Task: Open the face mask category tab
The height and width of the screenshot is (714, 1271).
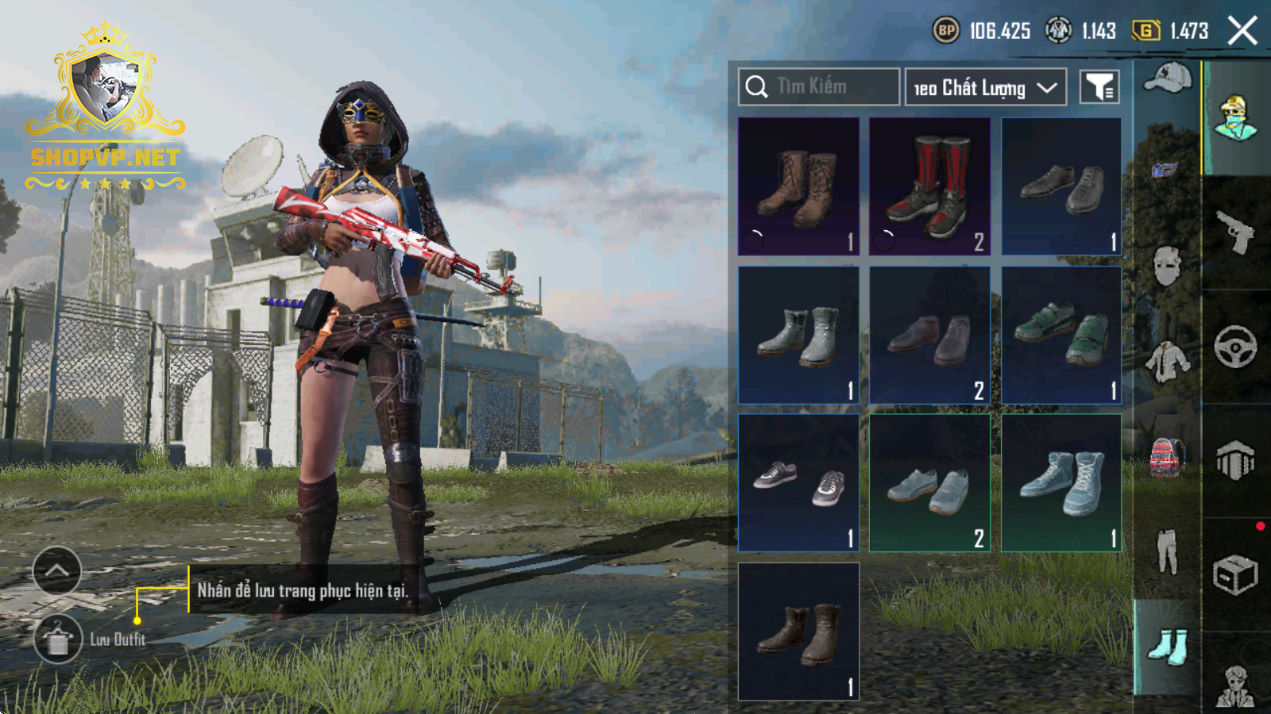Action: (1167, 266)
